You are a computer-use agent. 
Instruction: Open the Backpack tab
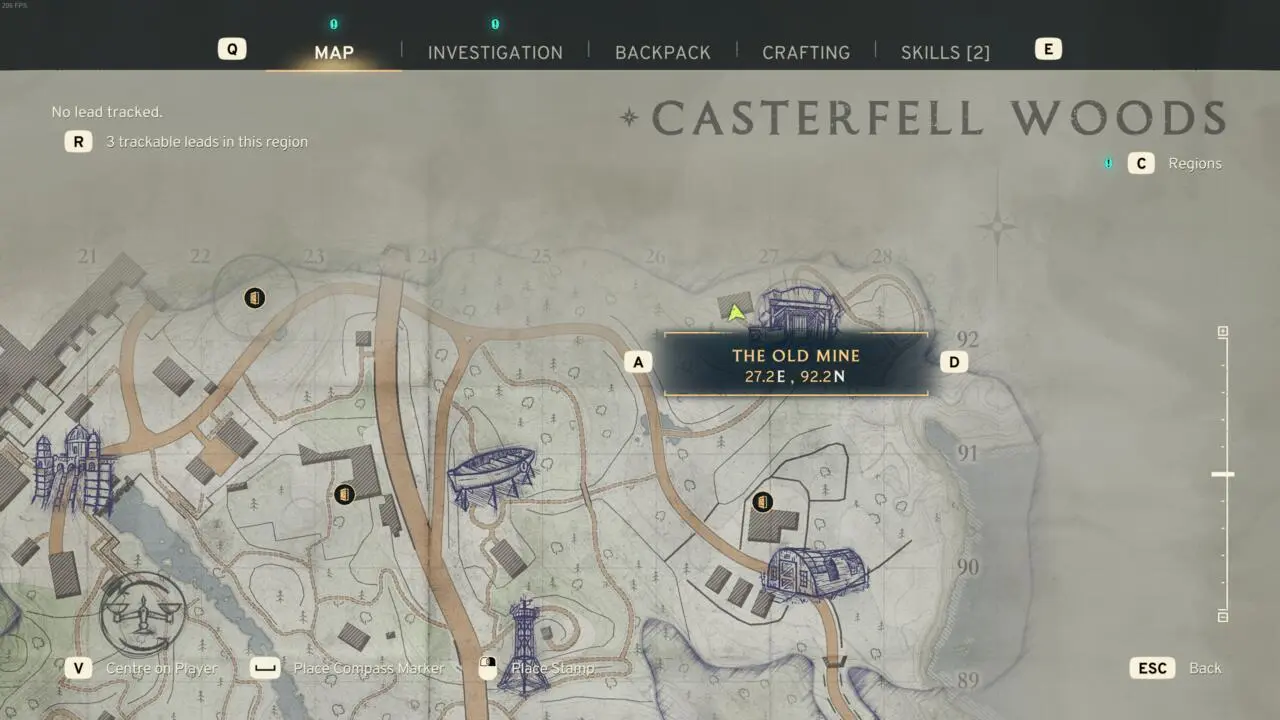click(662, 52)
